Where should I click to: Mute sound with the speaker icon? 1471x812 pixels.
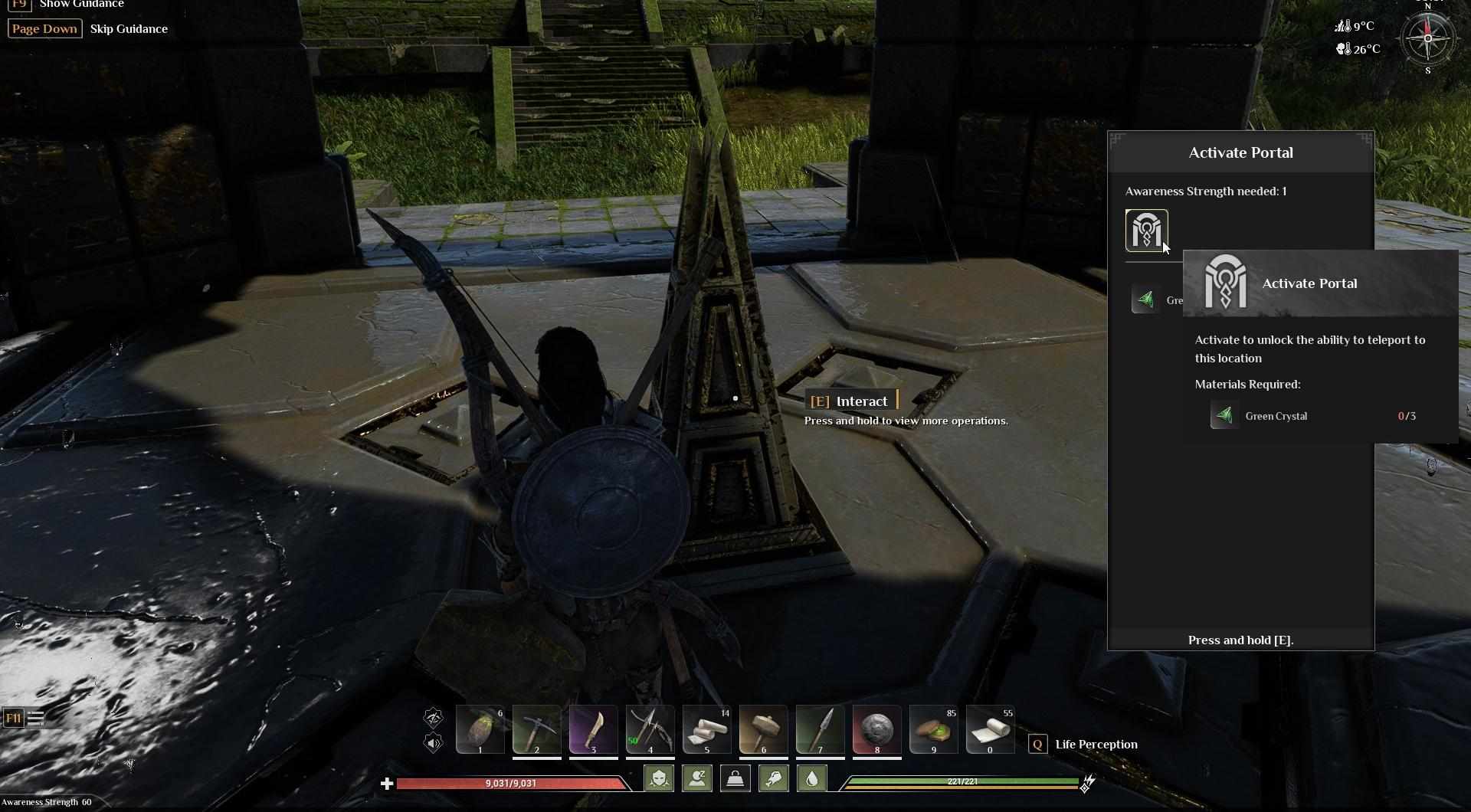pos(434,744)
